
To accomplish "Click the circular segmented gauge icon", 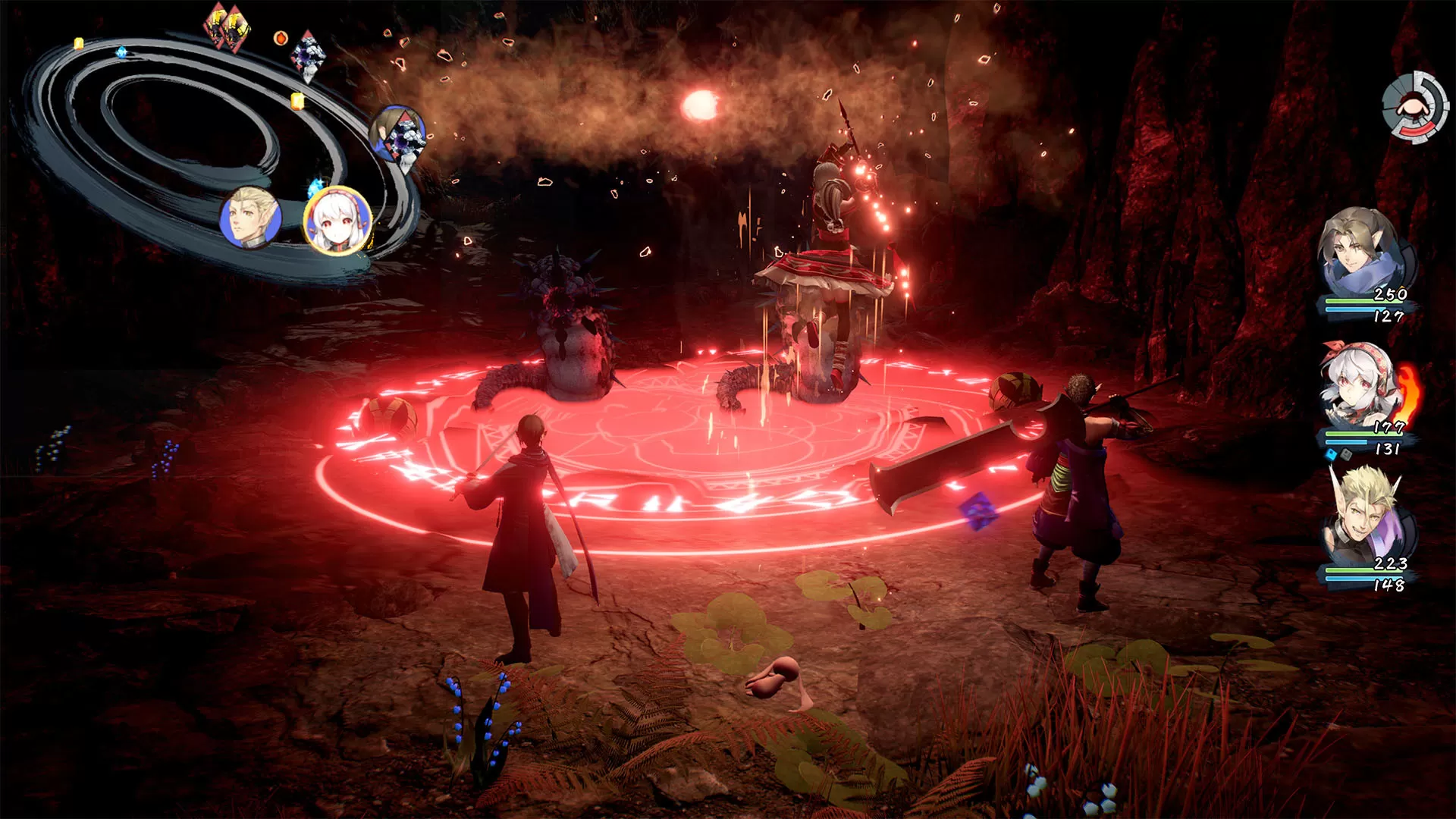I will click(x=1410, y=107).
